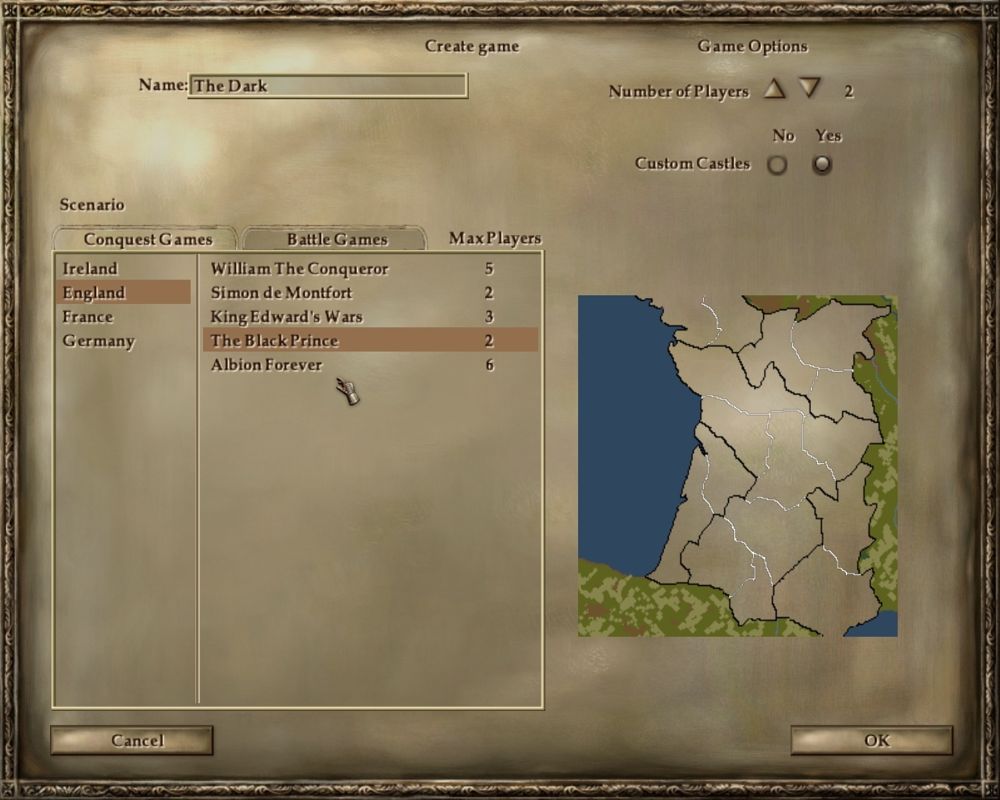Select the Simon de Montfort scenario

tap(281, 293)
